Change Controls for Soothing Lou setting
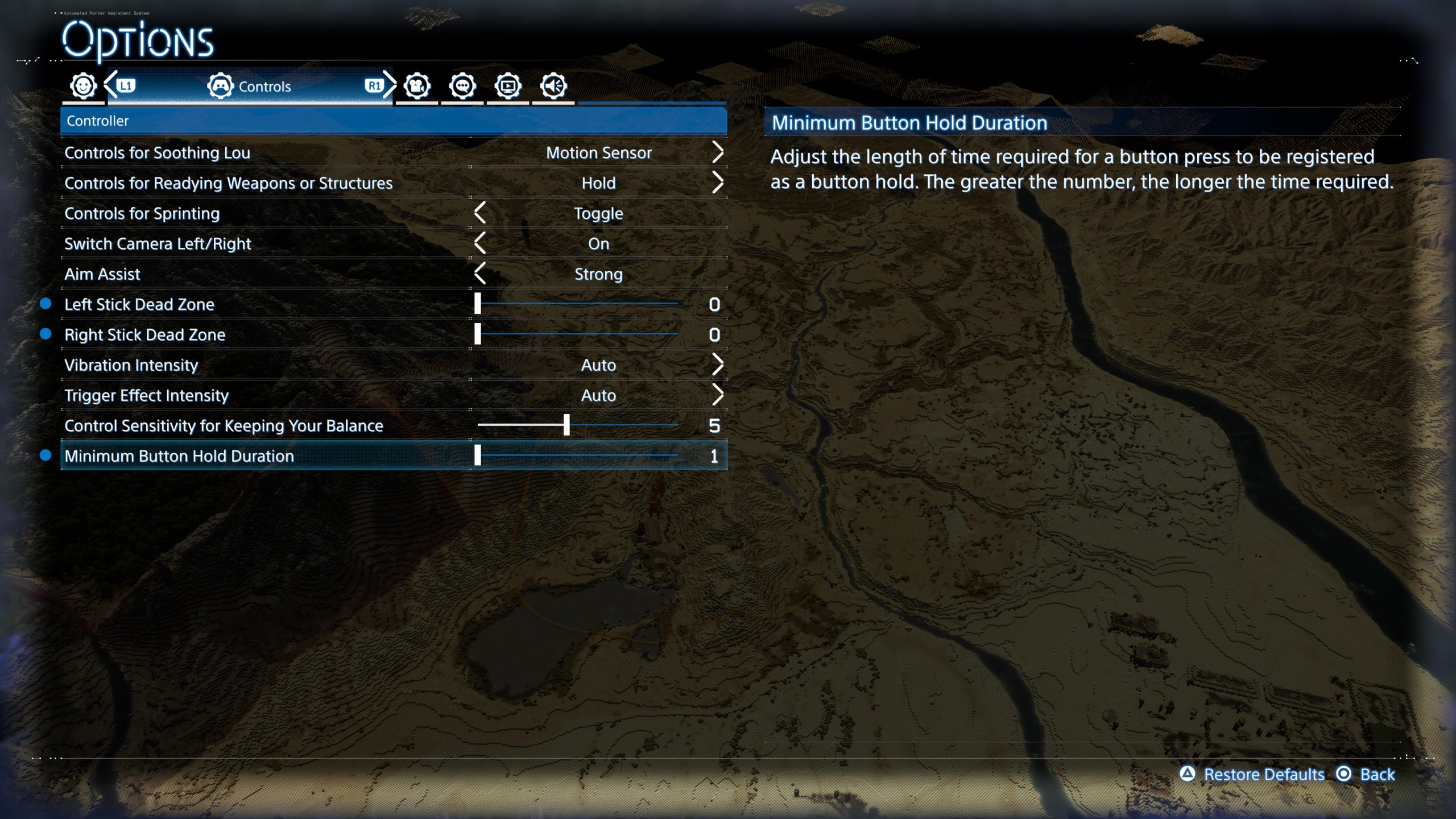Viewport: 1456px width, 819px height. (x=717, y=152)
